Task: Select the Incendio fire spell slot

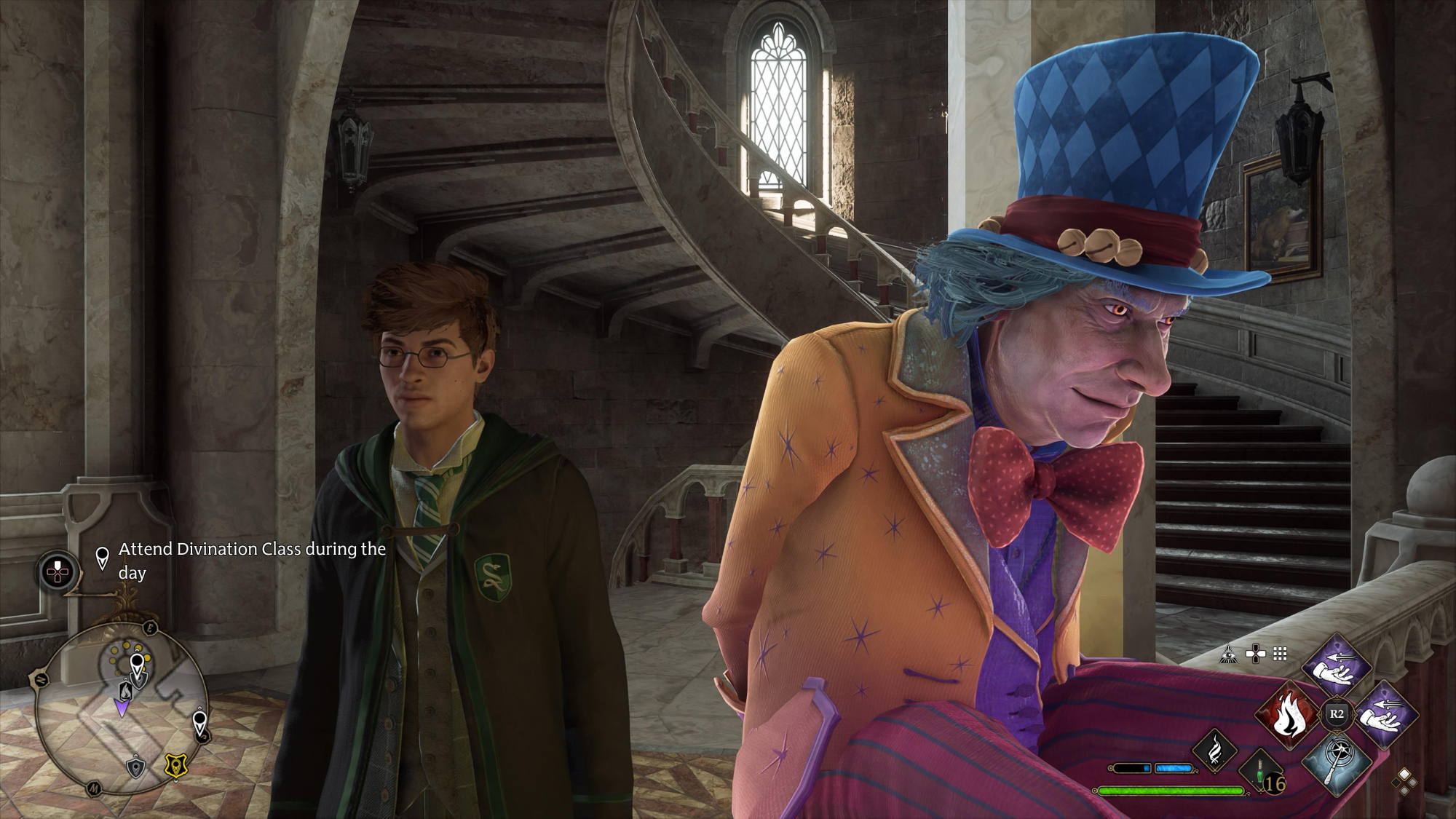Action: click(1287, 715)
